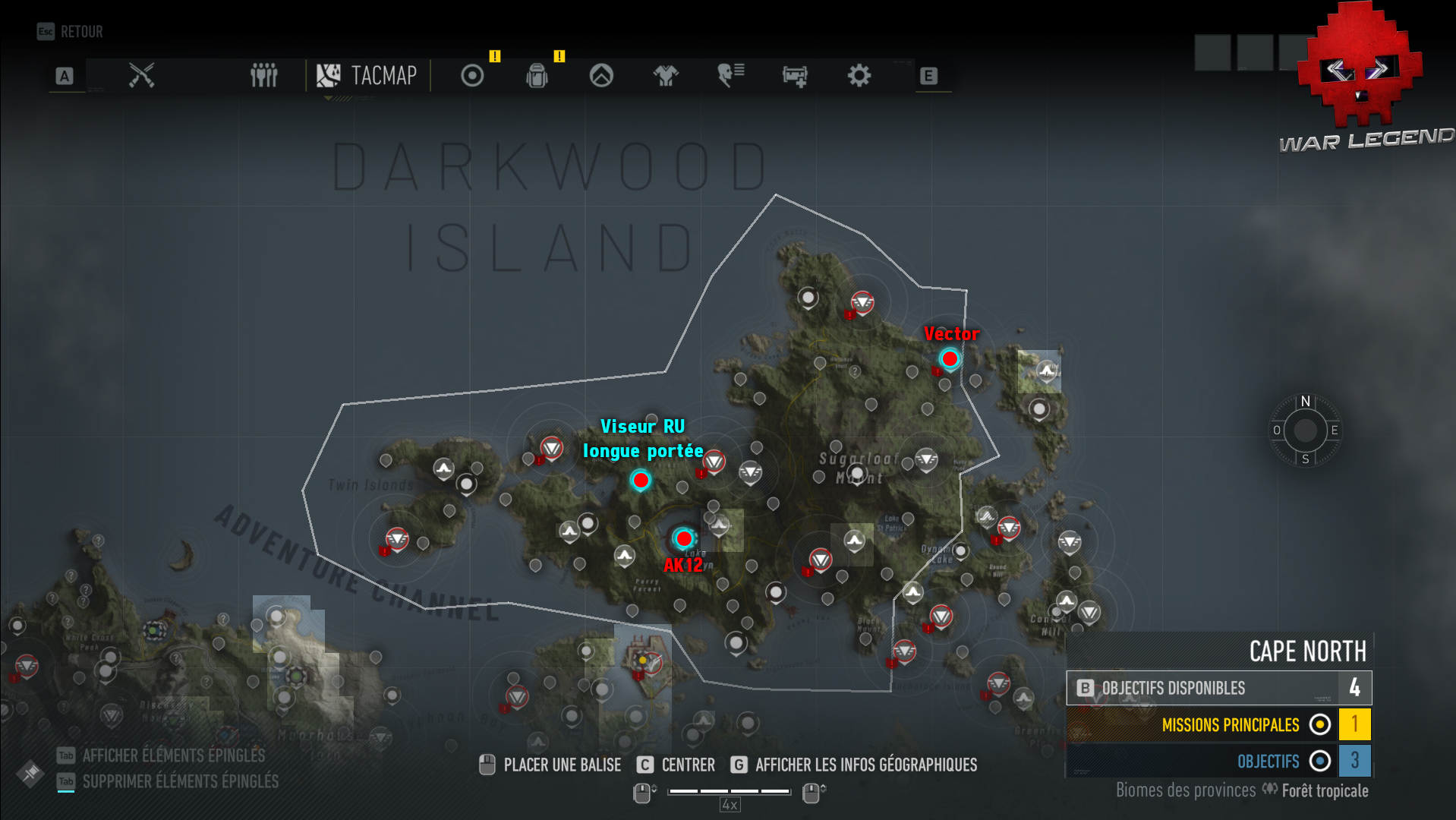Open the faction contact icon
The height and width of the screenshot is (820, 1456).
point(729,75)
